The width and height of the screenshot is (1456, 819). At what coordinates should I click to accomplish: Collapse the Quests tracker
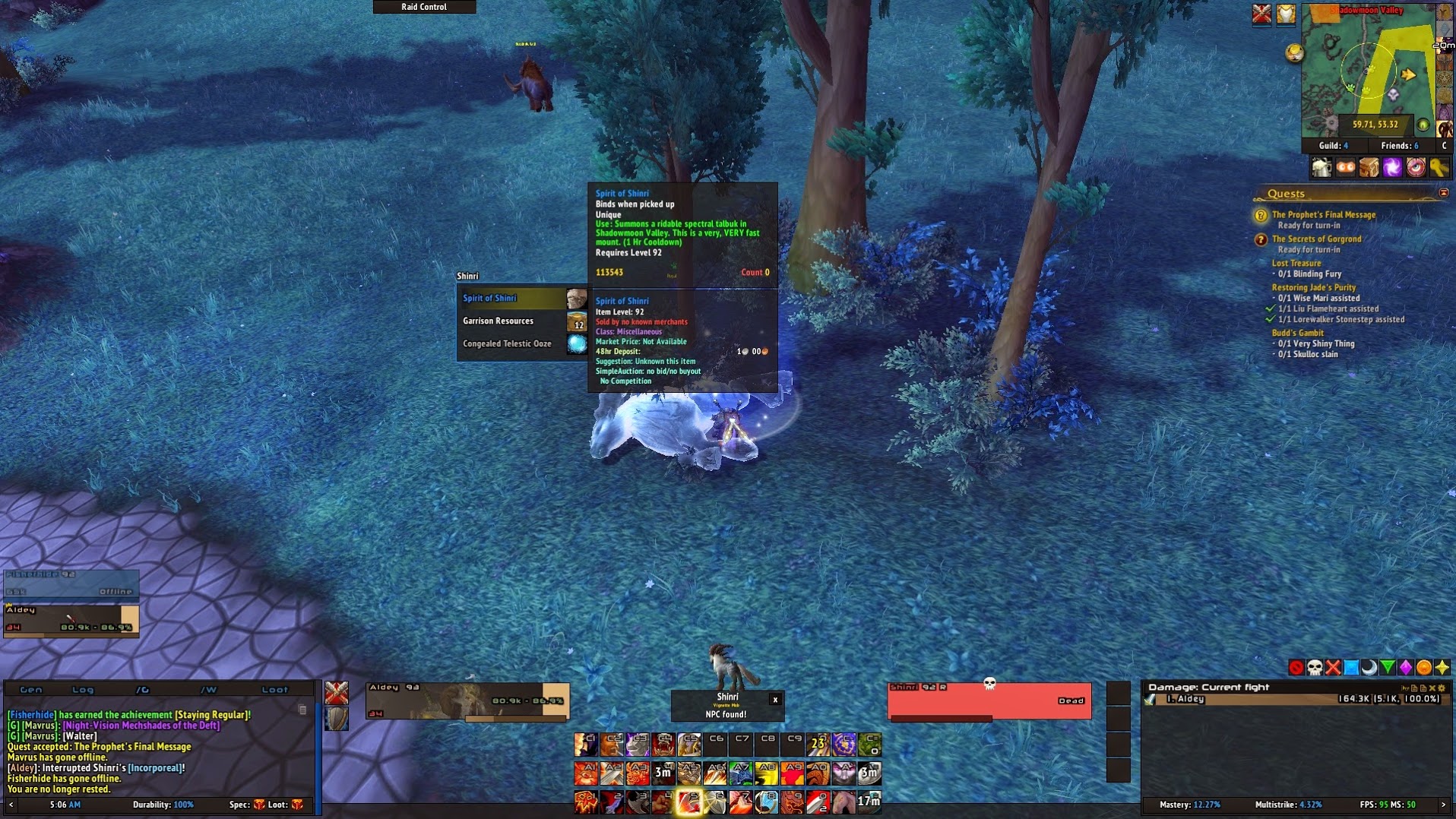pos(1444,194)
